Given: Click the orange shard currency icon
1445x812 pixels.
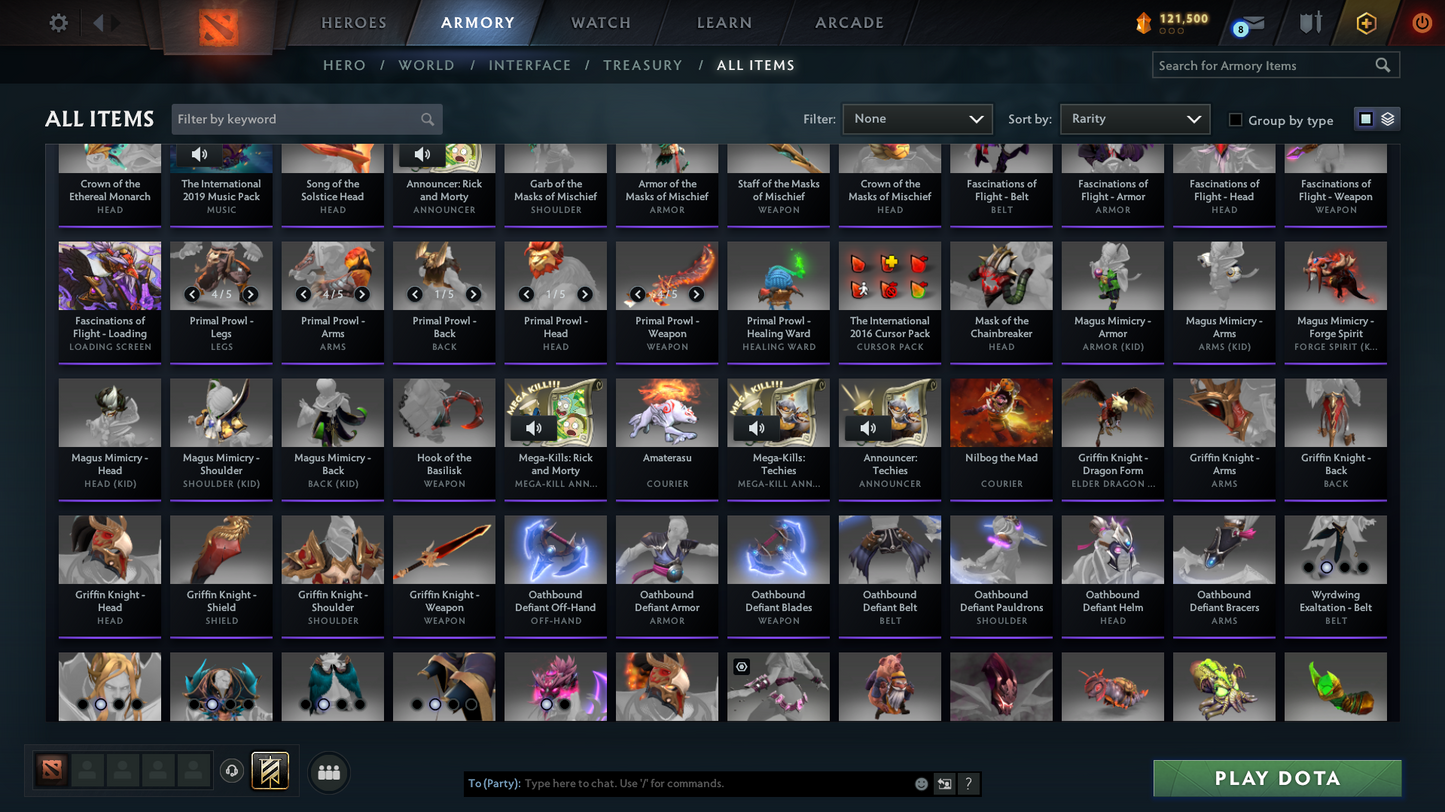Looking at the screenshot, I should point(1145,22).
